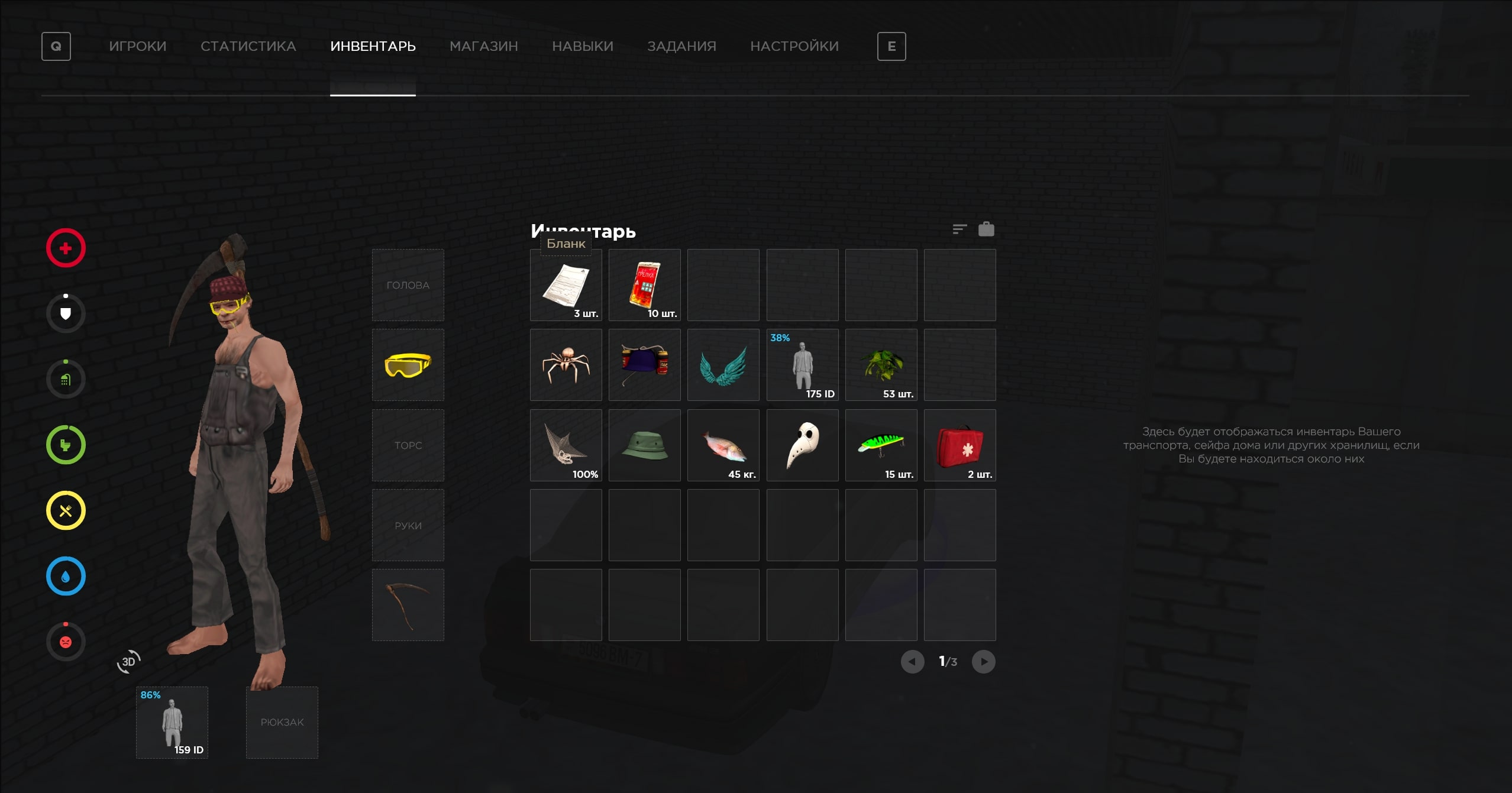The width and height of the screenshot is (1512, 793).
Task: Open the СТАТИСТИКА tab
Action: coord(248,46)
